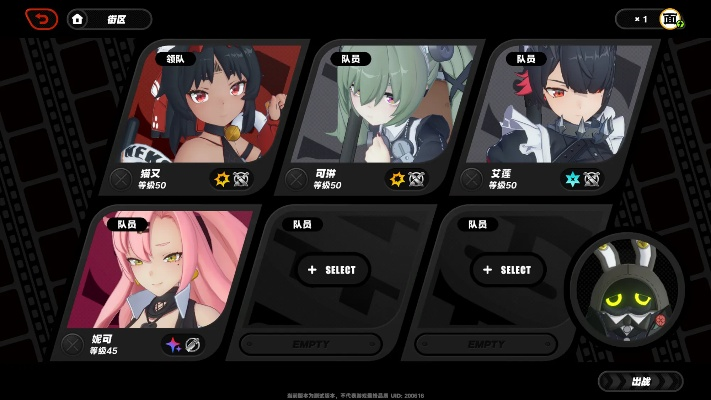Remove 艾莲 with its X circle icon

click(471, 179)
